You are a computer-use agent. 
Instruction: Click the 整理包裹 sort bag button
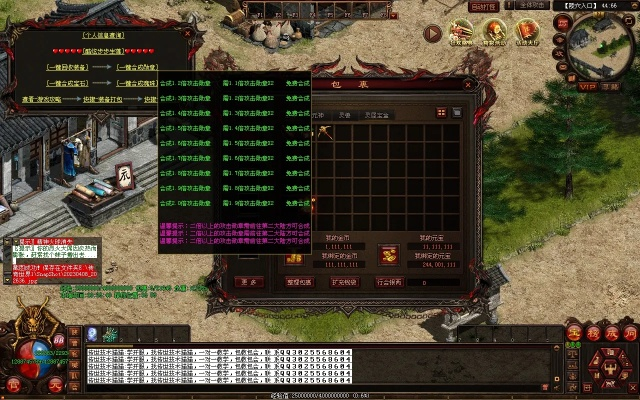302,282
